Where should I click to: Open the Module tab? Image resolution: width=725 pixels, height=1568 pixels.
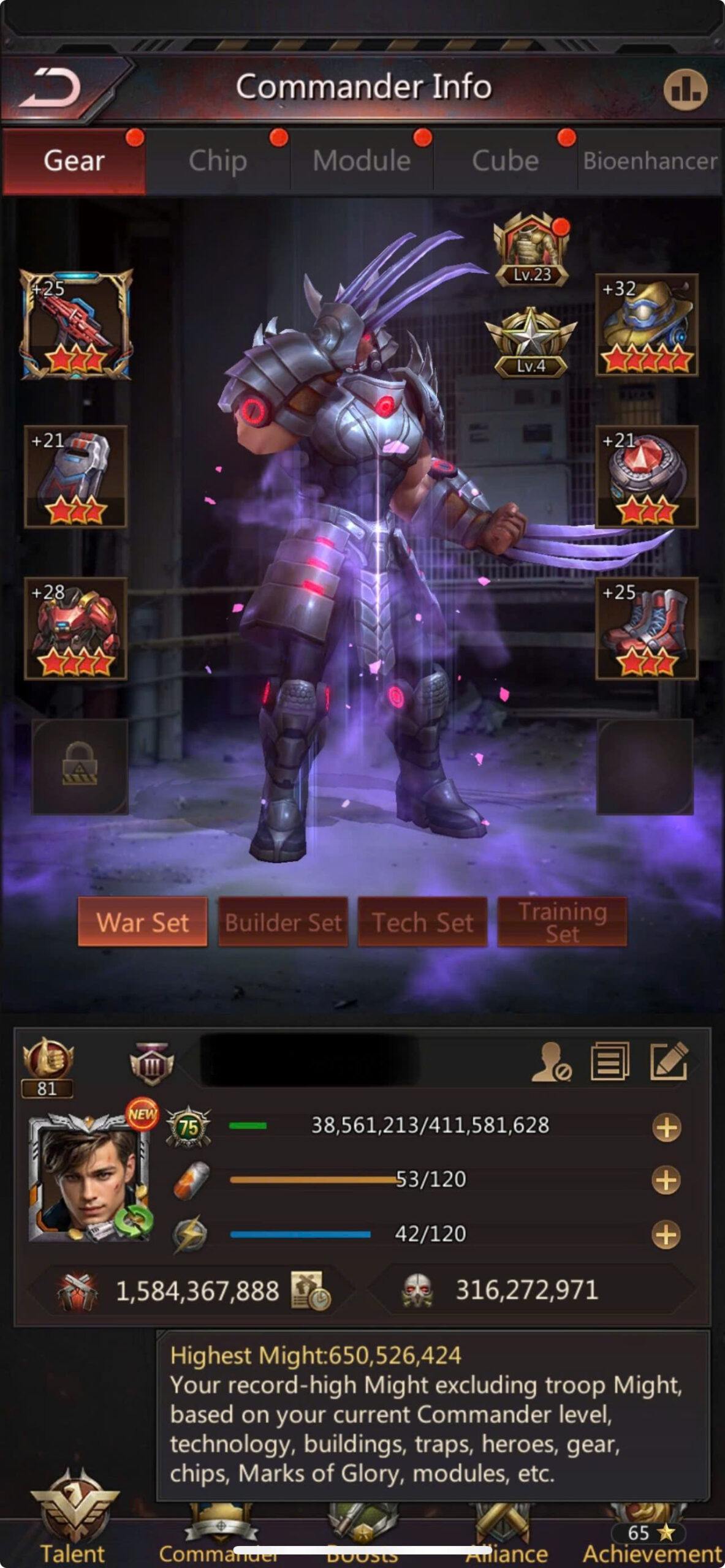click(x=362, y=161)
